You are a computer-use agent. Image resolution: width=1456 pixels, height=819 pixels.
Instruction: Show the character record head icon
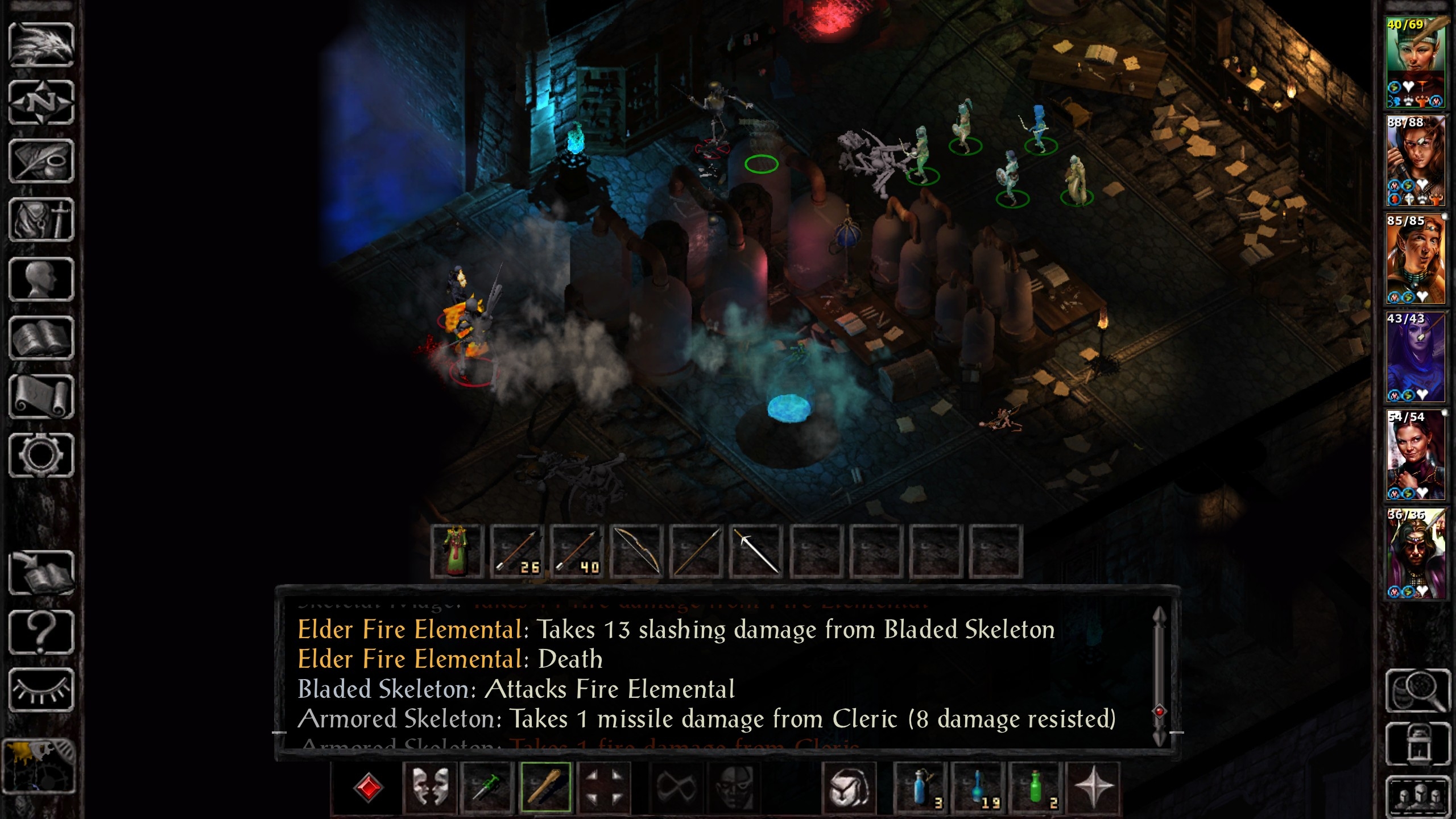coord(41,279)
